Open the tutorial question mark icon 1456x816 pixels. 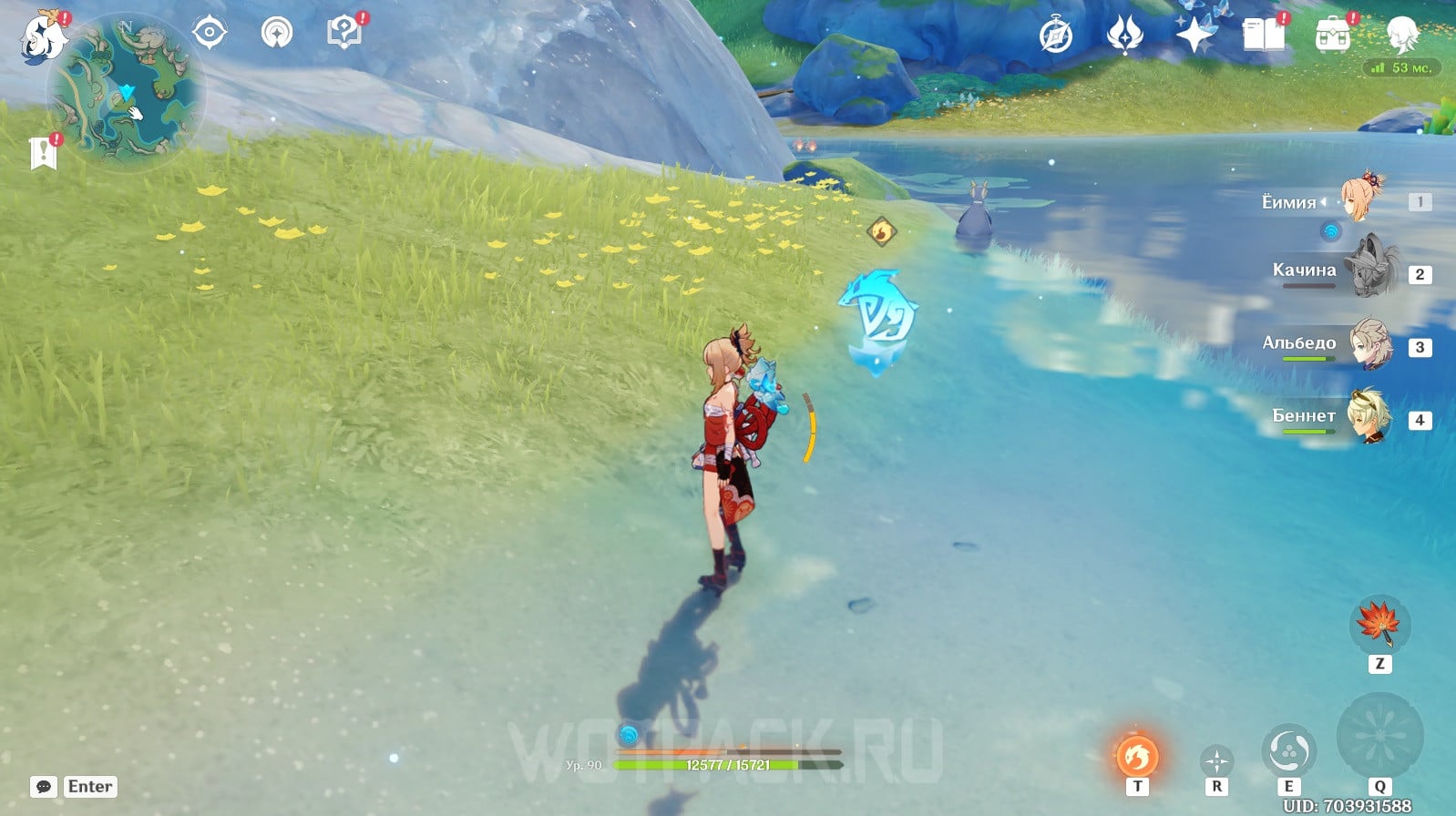(343, 34)
